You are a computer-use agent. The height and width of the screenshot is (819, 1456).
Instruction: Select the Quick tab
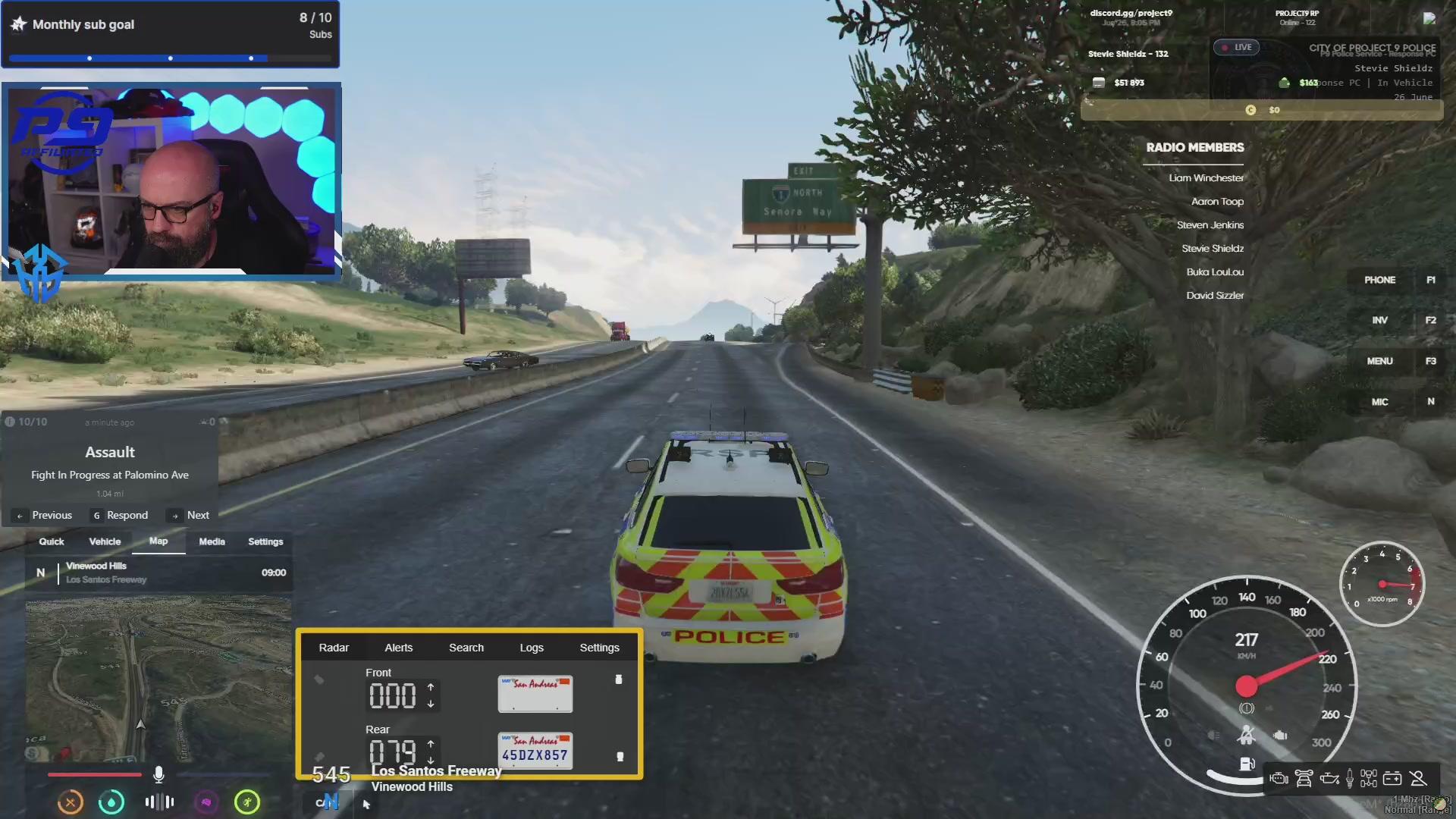pyautogui.click(x=52, y=541)
